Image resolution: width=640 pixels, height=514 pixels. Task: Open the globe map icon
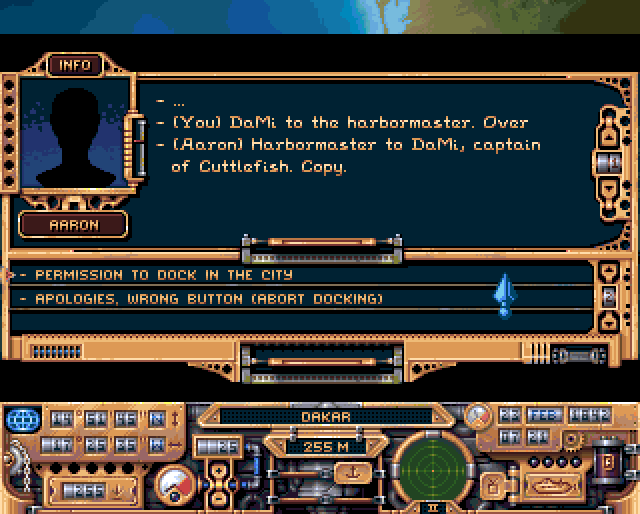coord(20,418)
